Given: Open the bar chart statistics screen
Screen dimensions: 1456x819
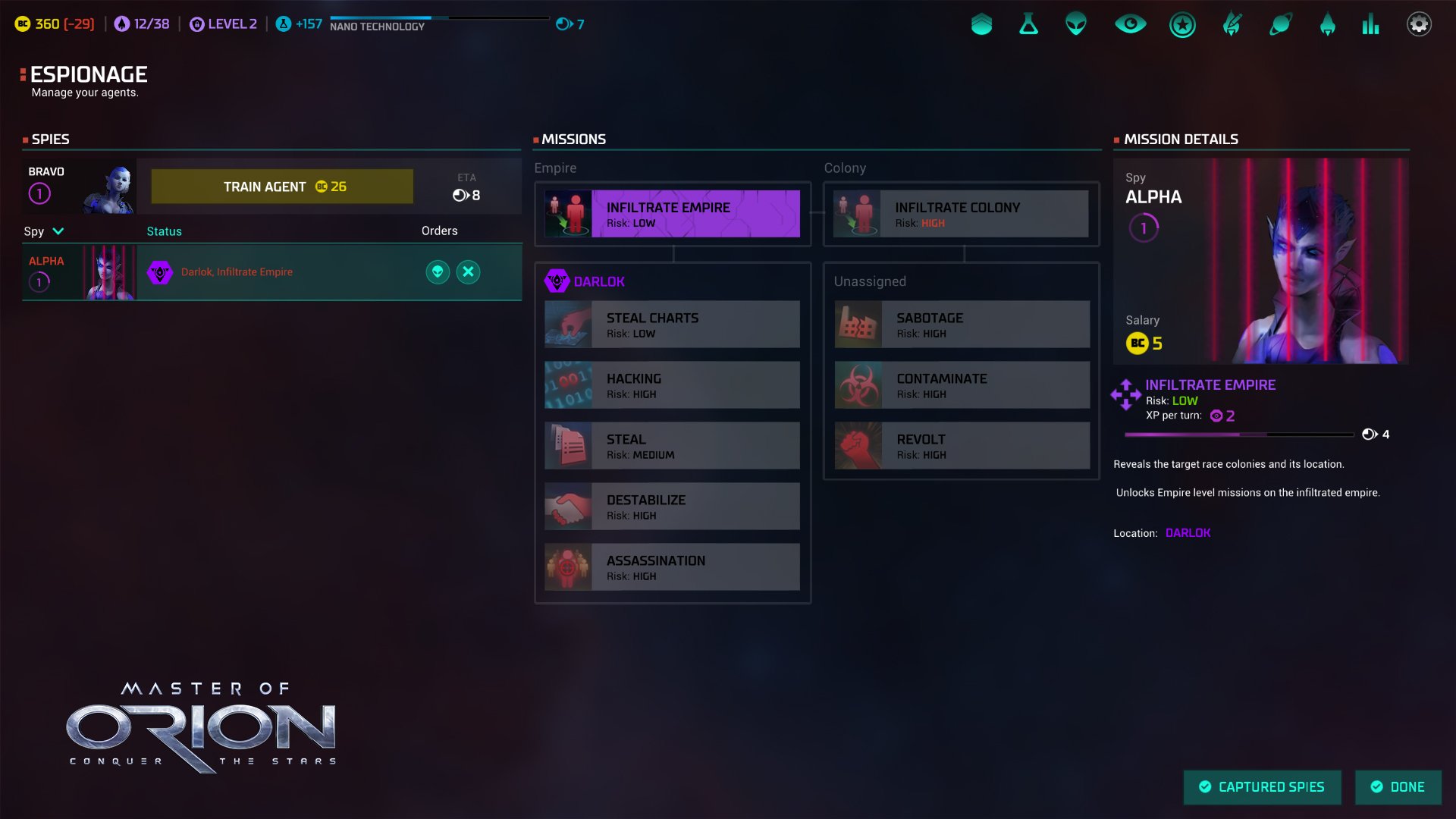Looking at the screenshot, I should pos(1370,24).
